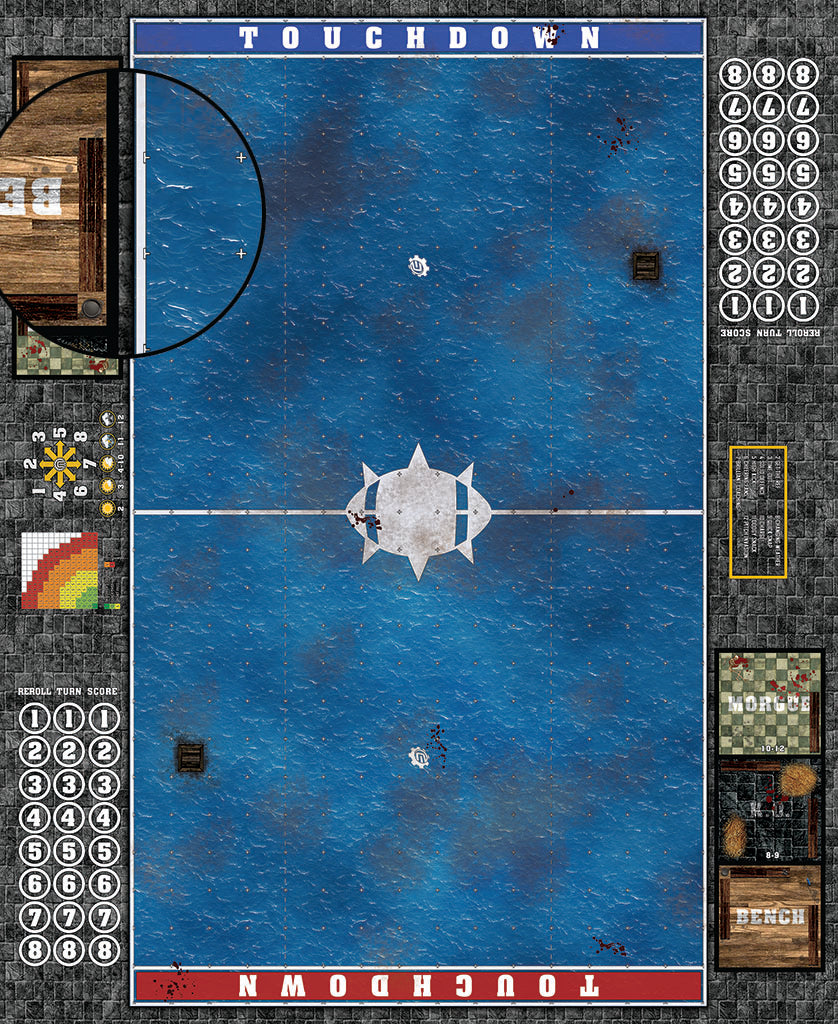Open the colored passing range chart
Image resolution: width=838 pixels, height=1024 pixels.
(60, 571)
